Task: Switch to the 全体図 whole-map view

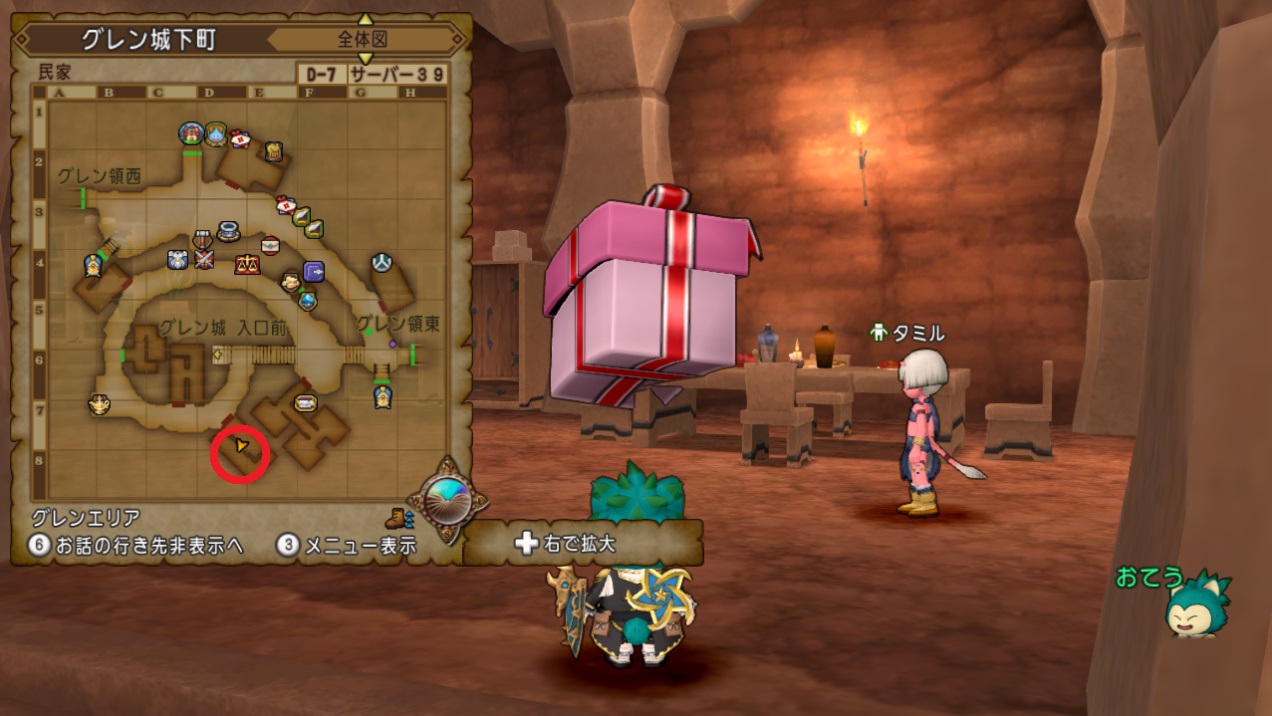Action: [x=362, y=41]
